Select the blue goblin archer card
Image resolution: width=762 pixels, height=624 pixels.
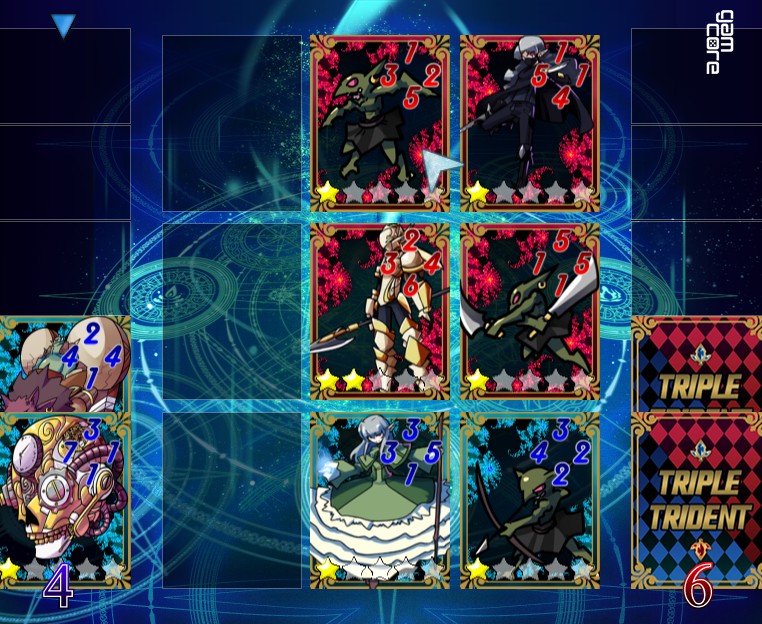tap(530, 497)
